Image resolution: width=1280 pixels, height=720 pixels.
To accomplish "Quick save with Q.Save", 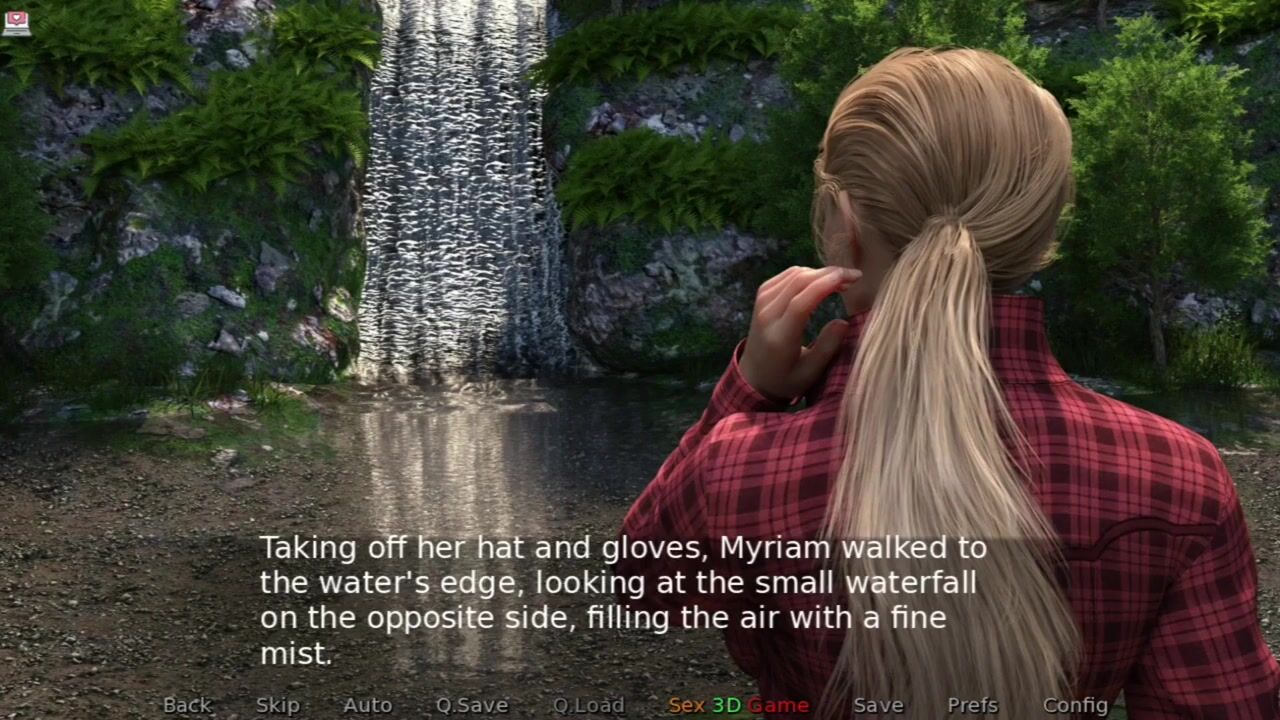I will [x=472, y=705].
